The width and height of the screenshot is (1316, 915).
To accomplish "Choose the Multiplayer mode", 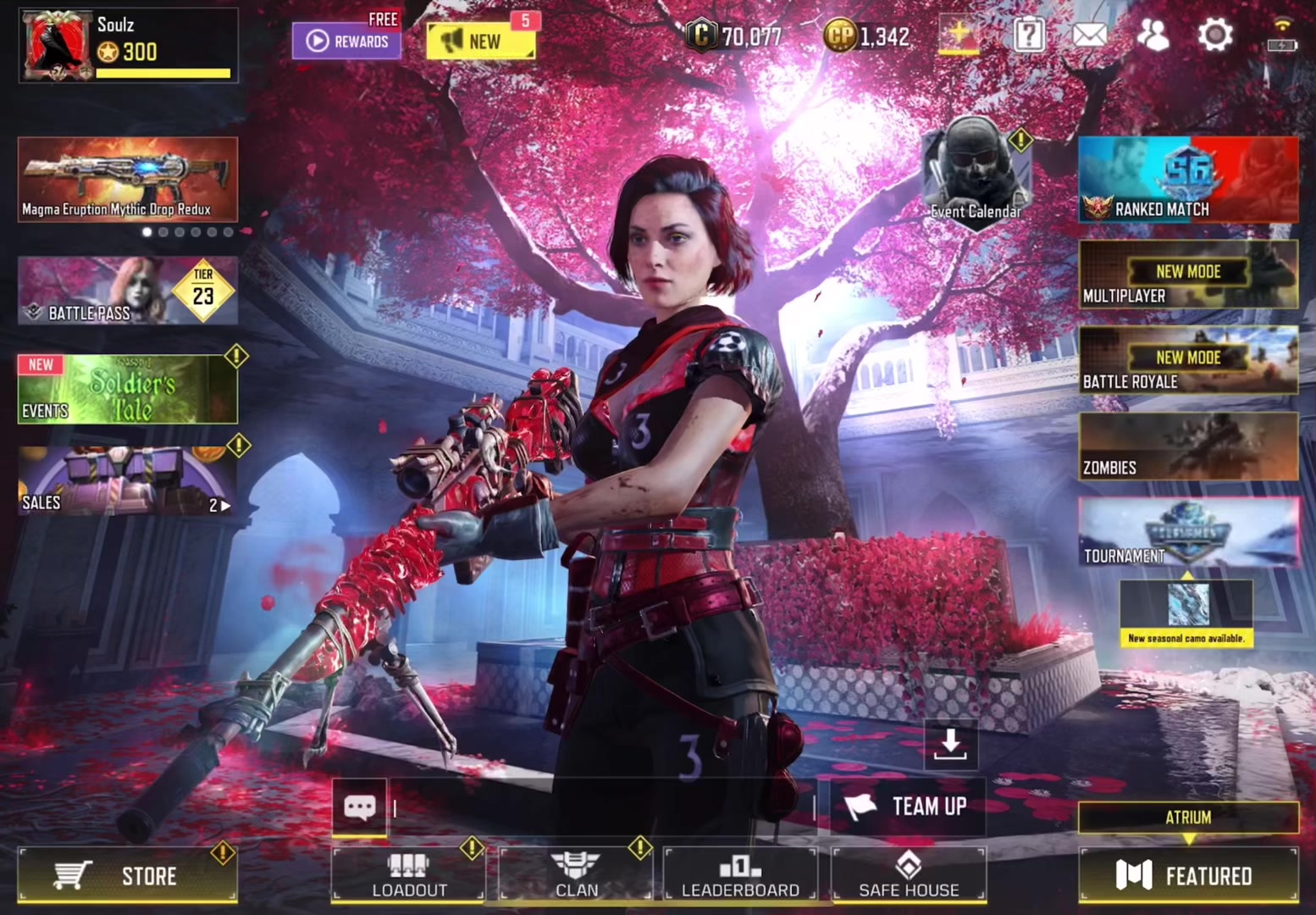I will click(x=1187, y=274).
